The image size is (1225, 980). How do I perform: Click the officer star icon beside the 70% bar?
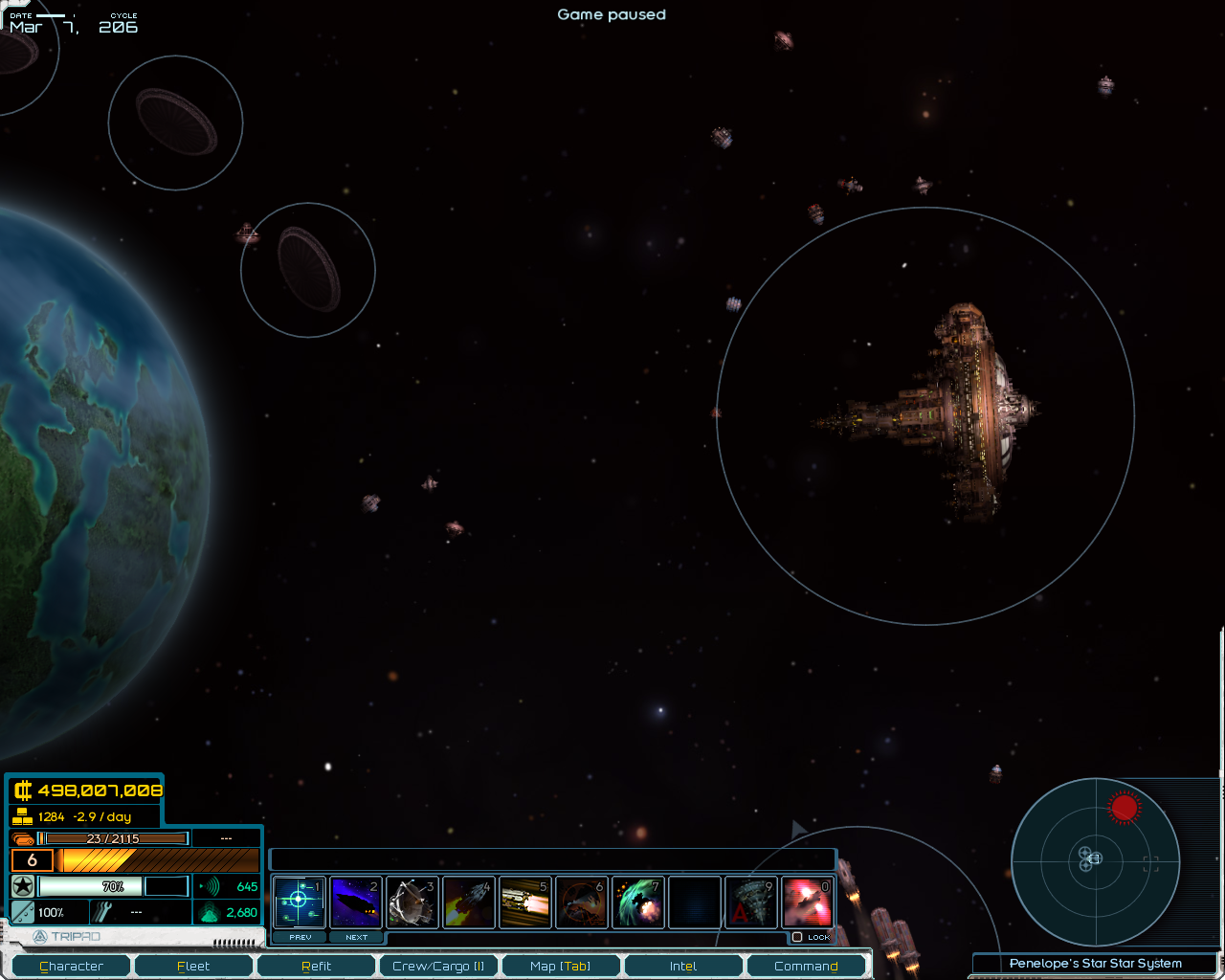click(x=23, y=886)
